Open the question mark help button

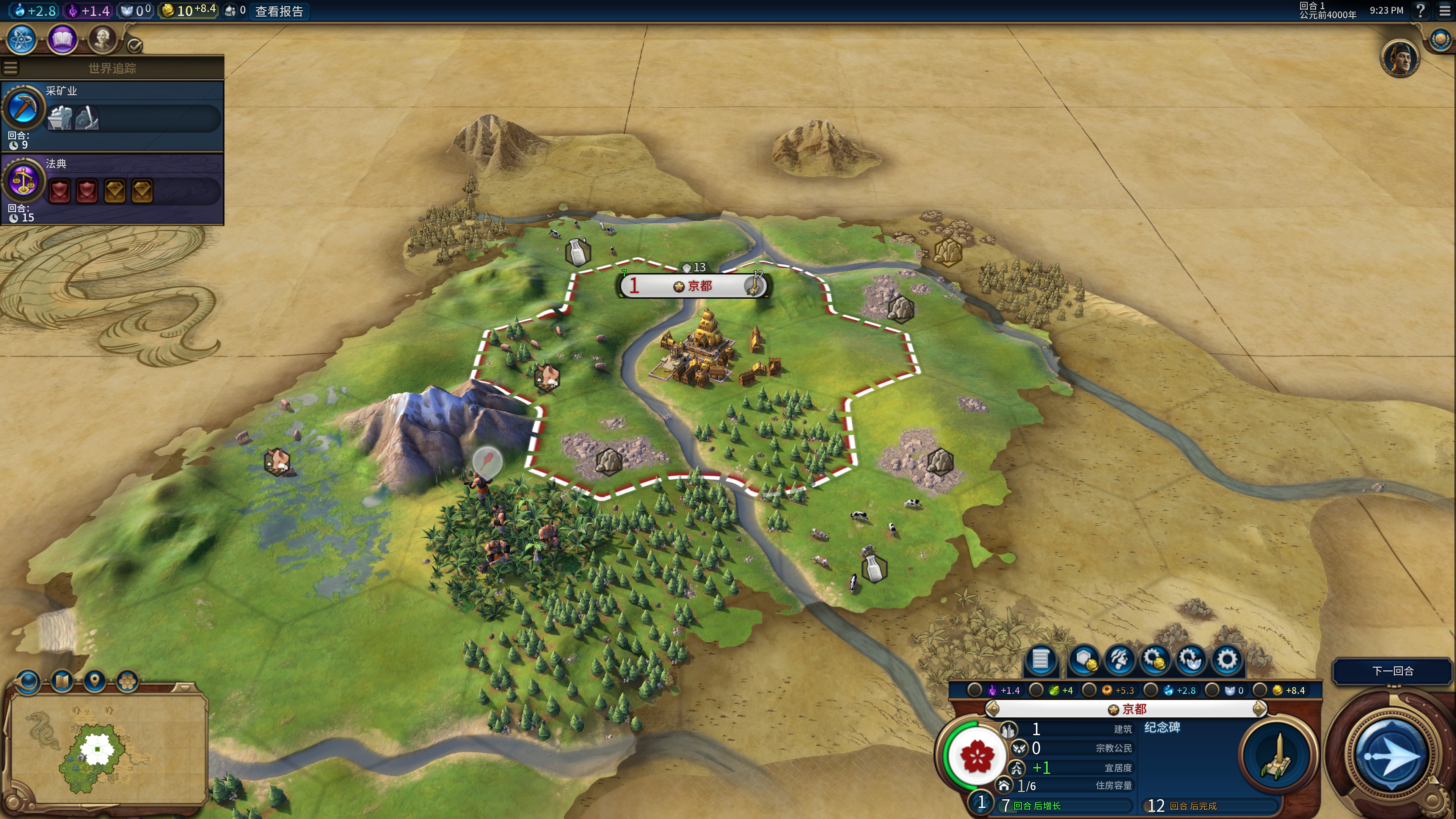[x=1420, y=11]
